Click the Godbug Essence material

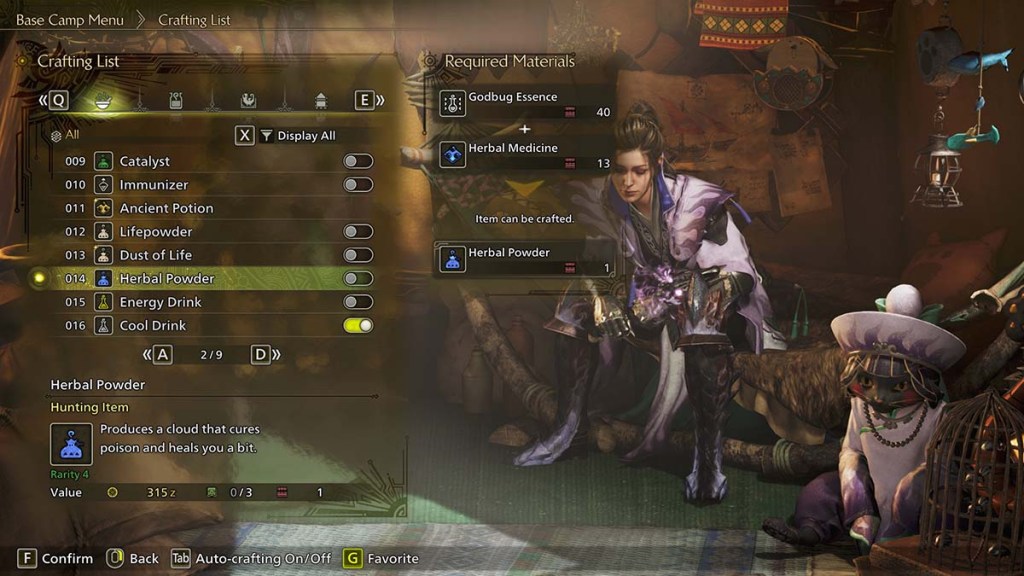(x=524, y=103)
